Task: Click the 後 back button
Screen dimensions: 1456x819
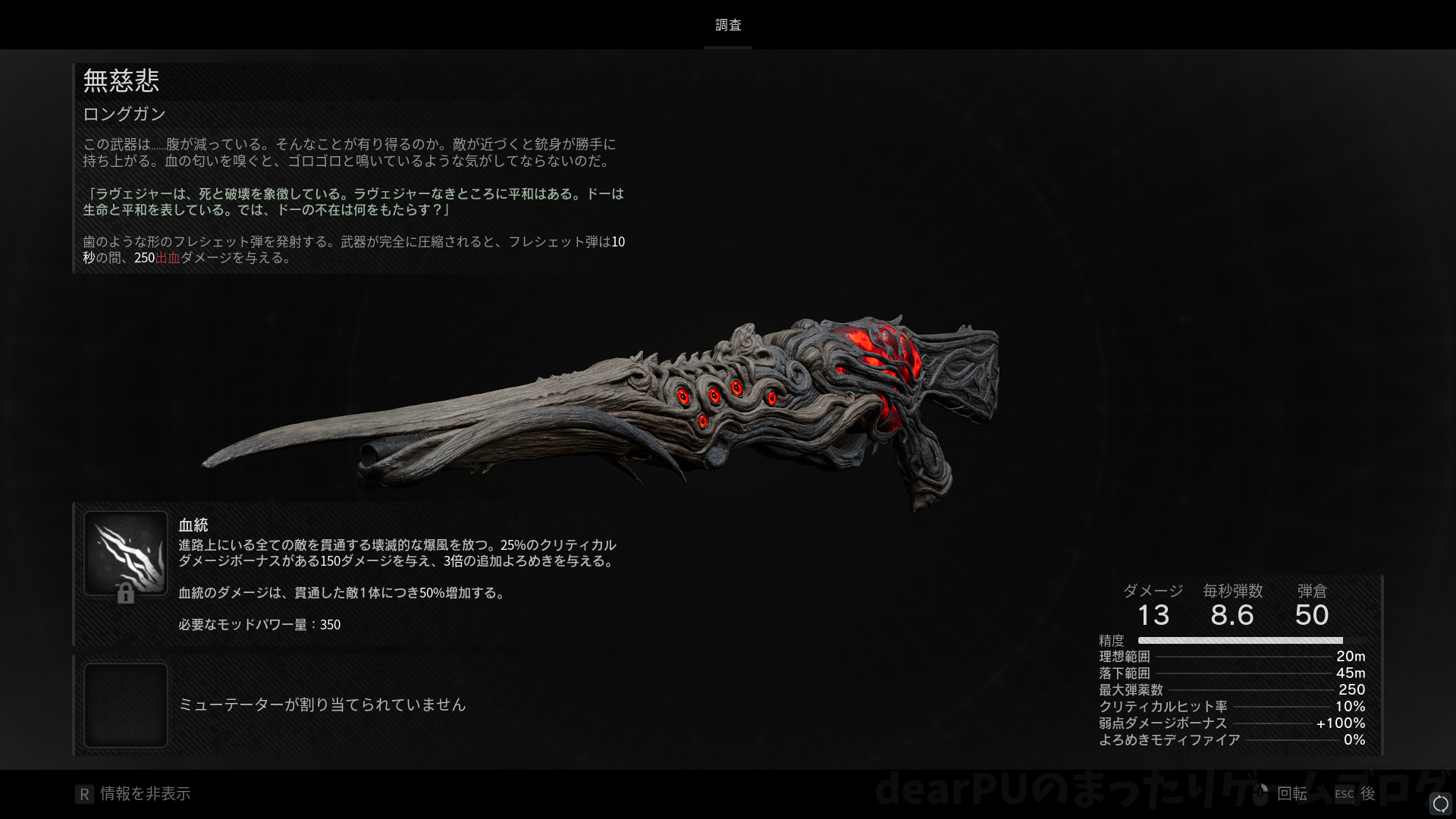Action: [x=1356, y=794]
